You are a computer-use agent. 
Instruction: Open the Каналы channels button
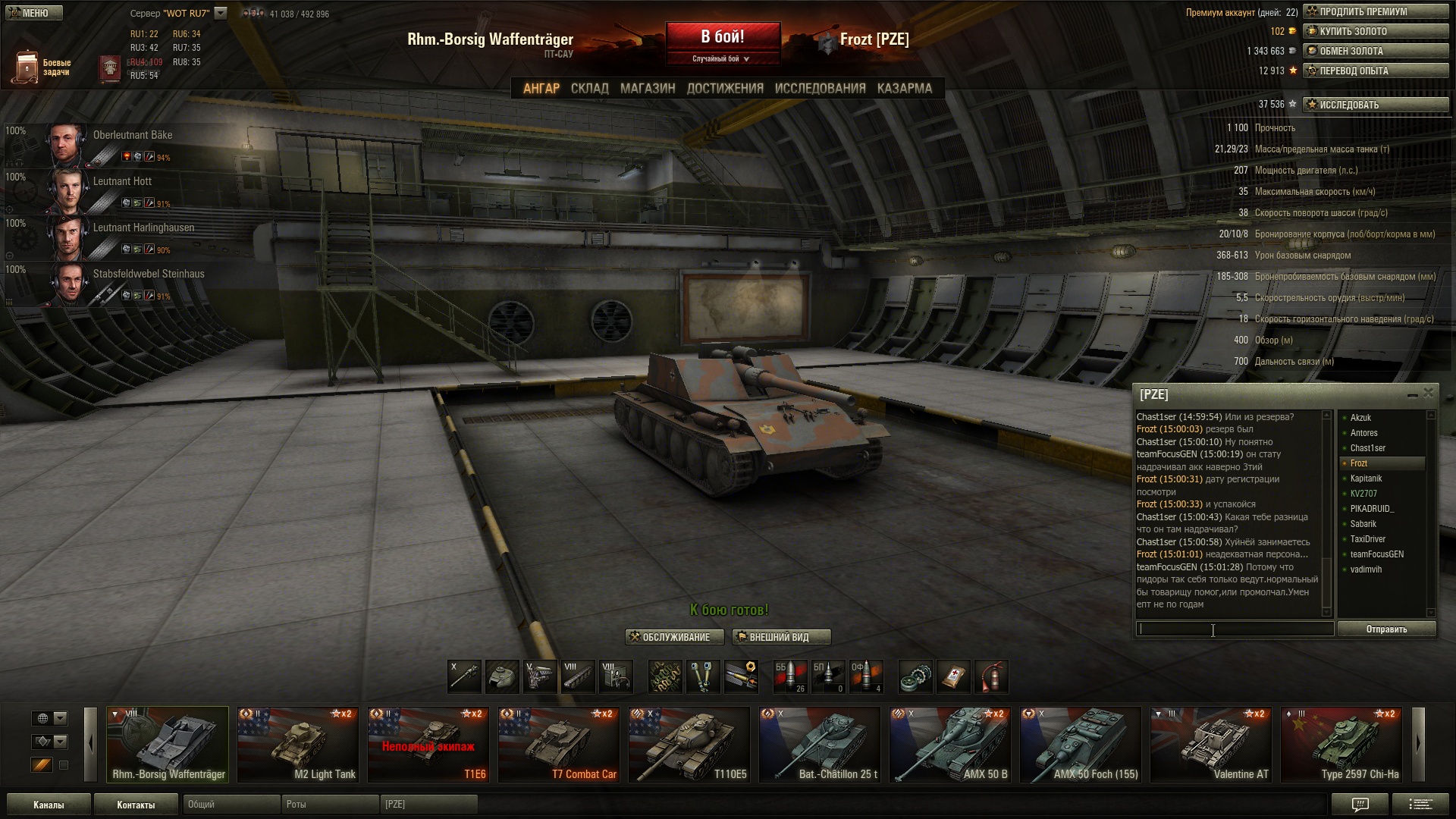[x=49, y=805]
